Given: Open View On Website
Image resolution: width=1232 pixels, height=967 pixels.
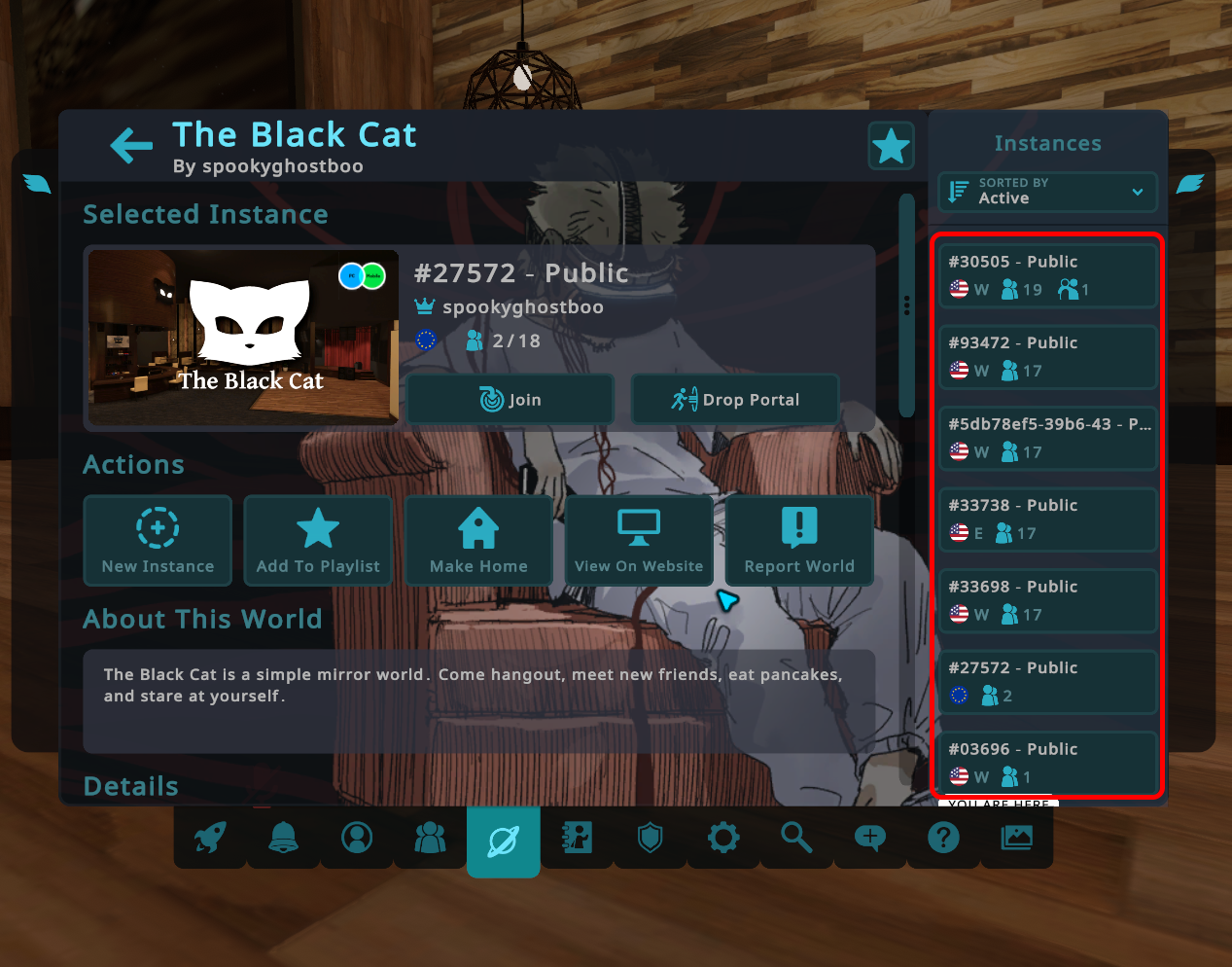Looking at the screenshot, I should pos(639,540).
